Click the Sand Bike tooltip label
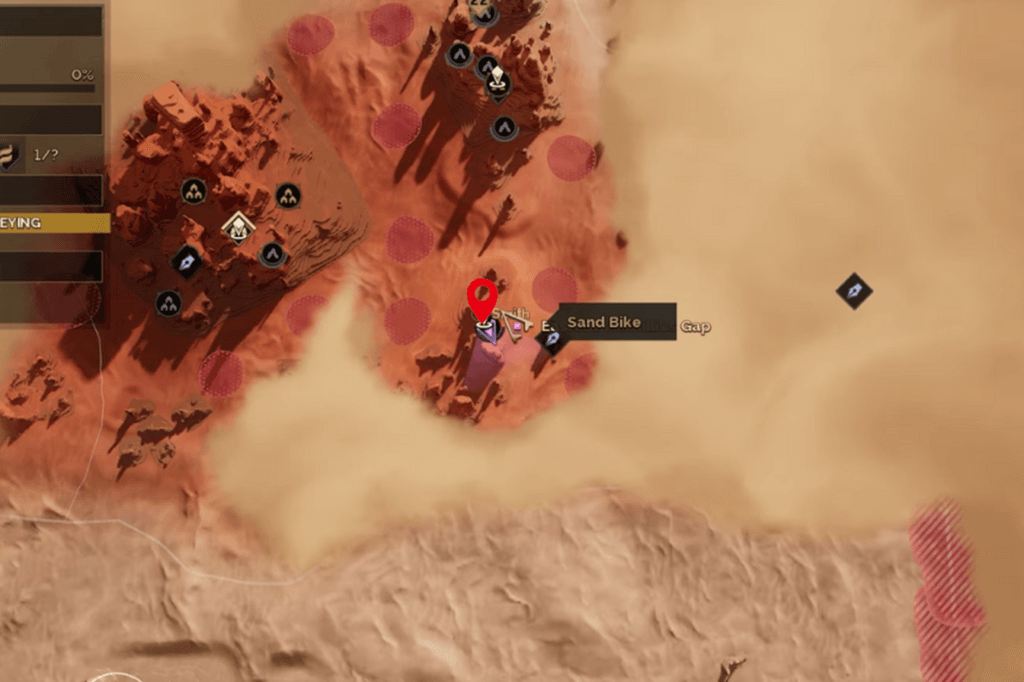 [604, 322]
